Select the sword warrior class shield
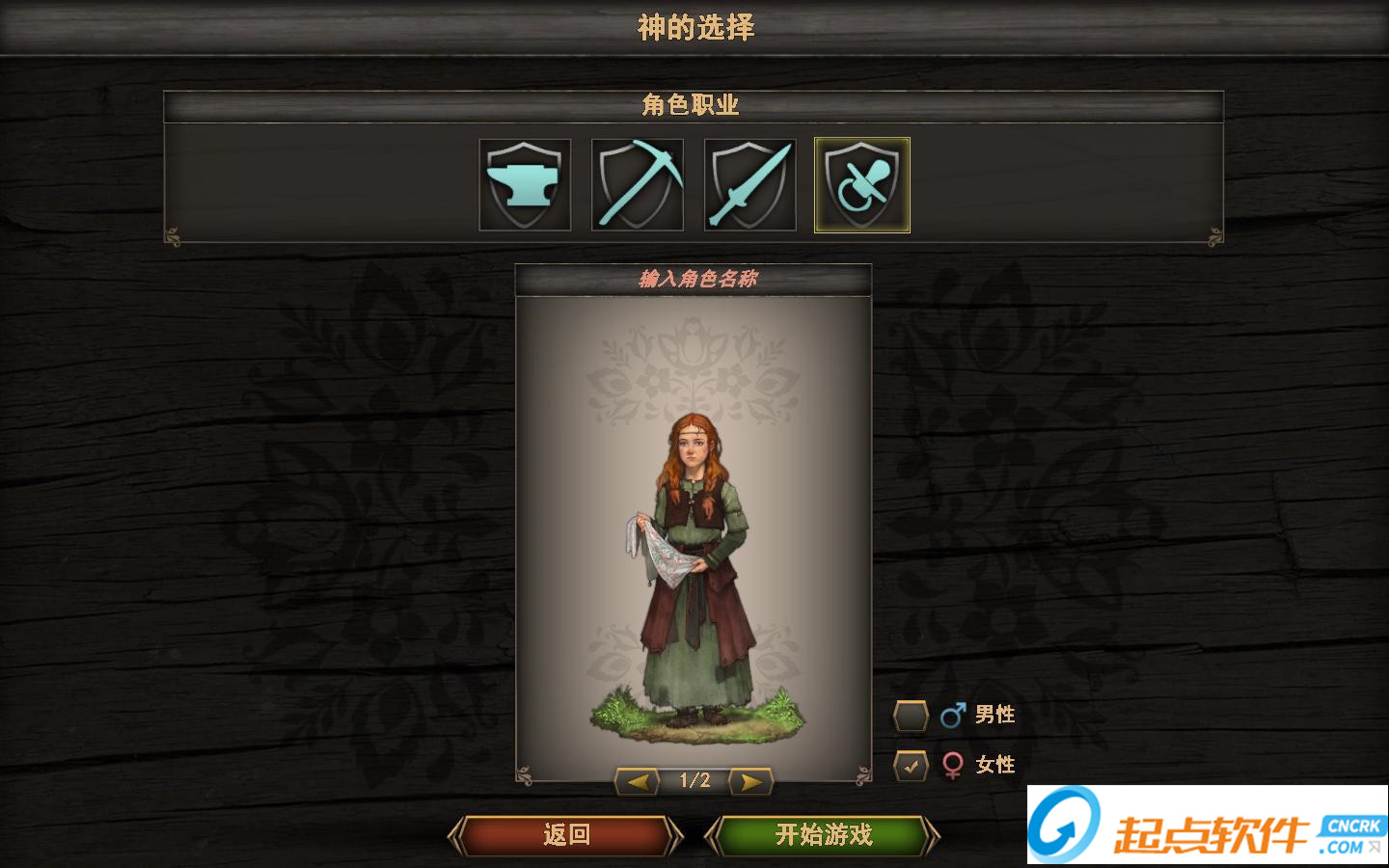The height and width of the screenshot is (868, 1389). click(749, 184)
